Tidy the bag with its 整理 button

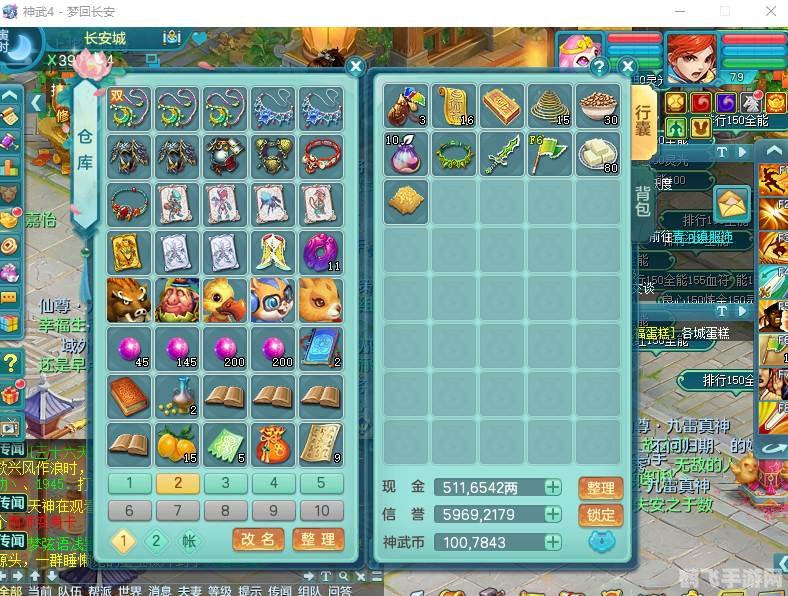tap(600, 488)
